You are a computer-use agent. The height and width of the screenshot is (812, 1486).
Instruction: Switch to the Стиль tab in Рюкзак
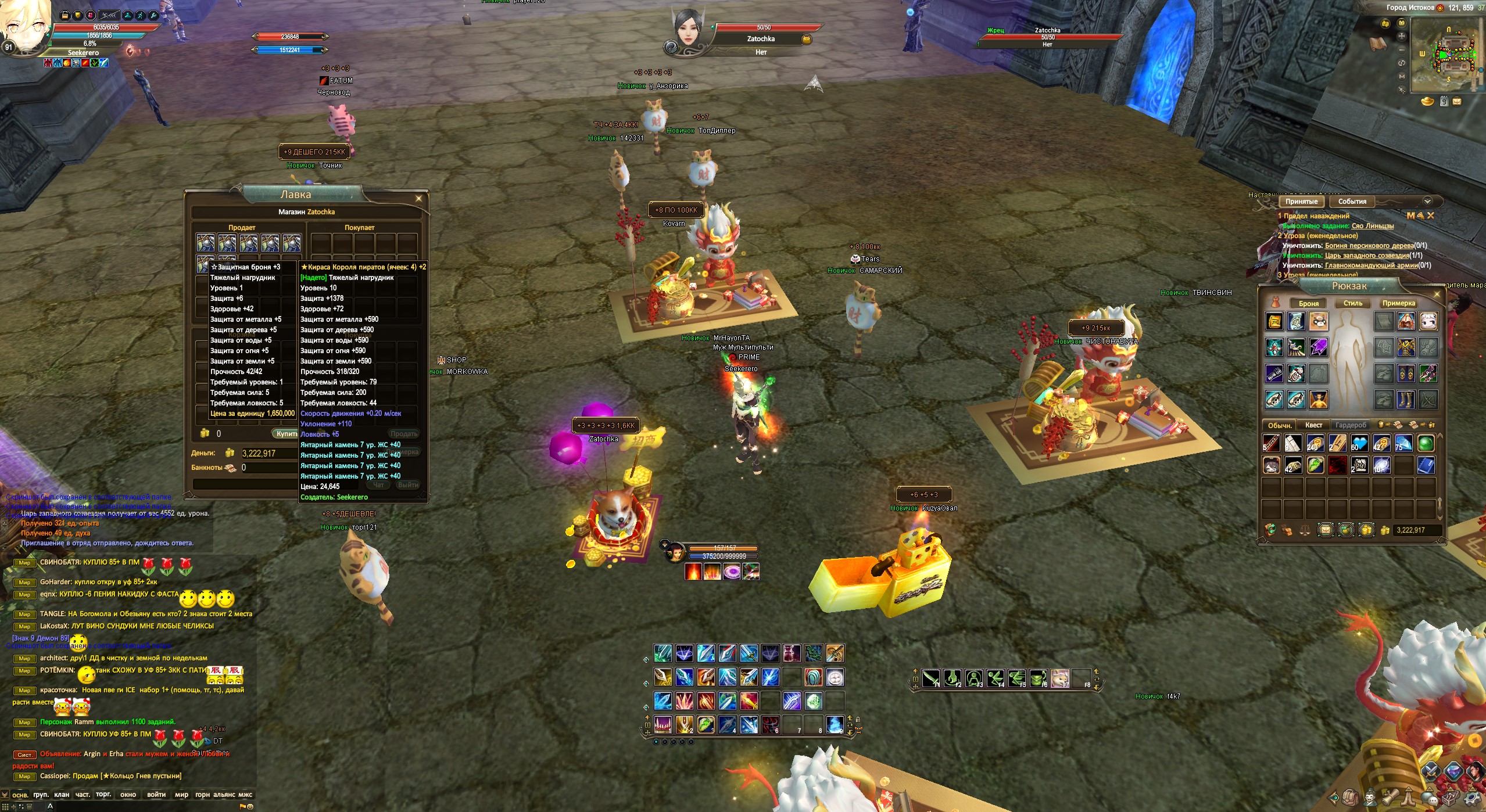[x=1352, y=303]
